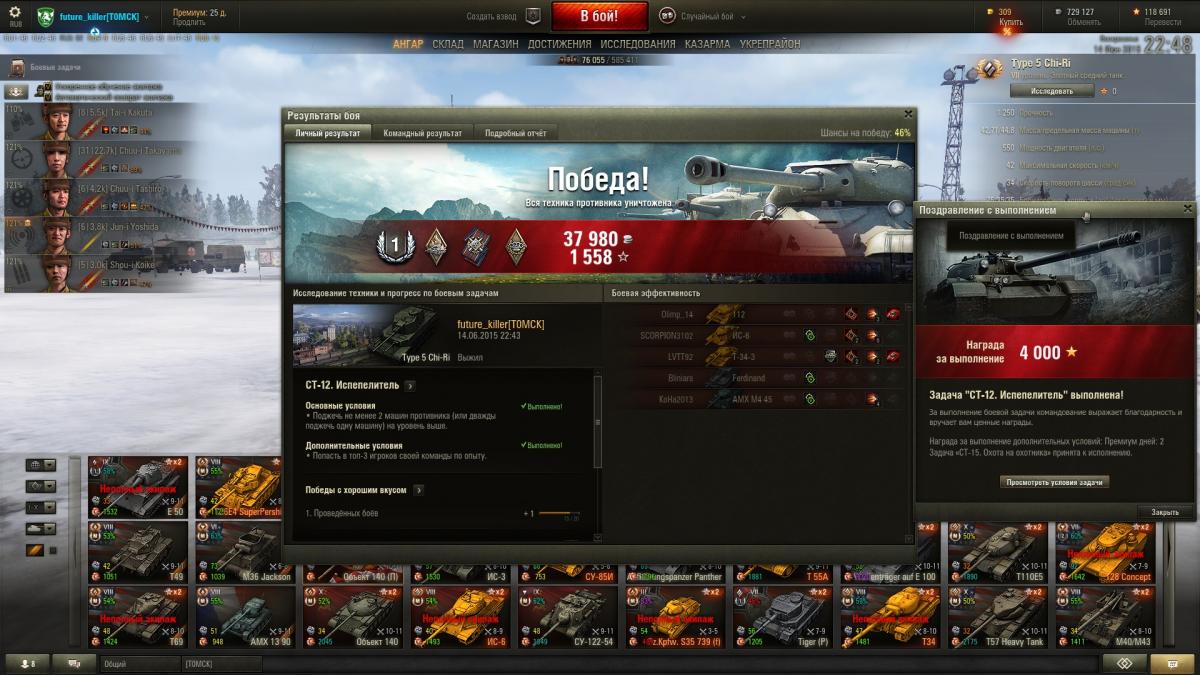Expand the СТ-12. Испепелитель task details

[411, 385]
